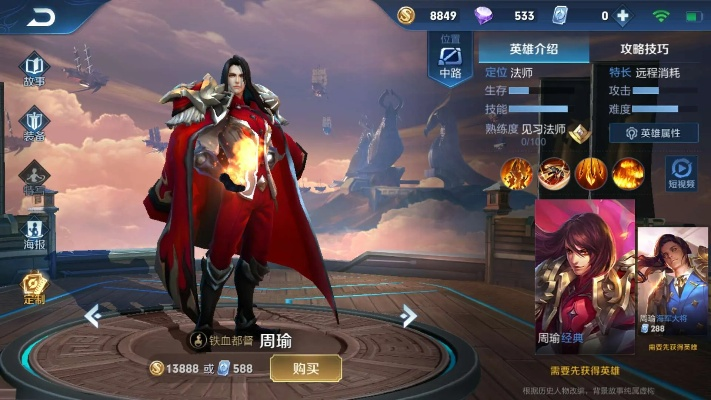Open the 海报 poster section
Screen dimensions: 711x400
tap(35, 232)
